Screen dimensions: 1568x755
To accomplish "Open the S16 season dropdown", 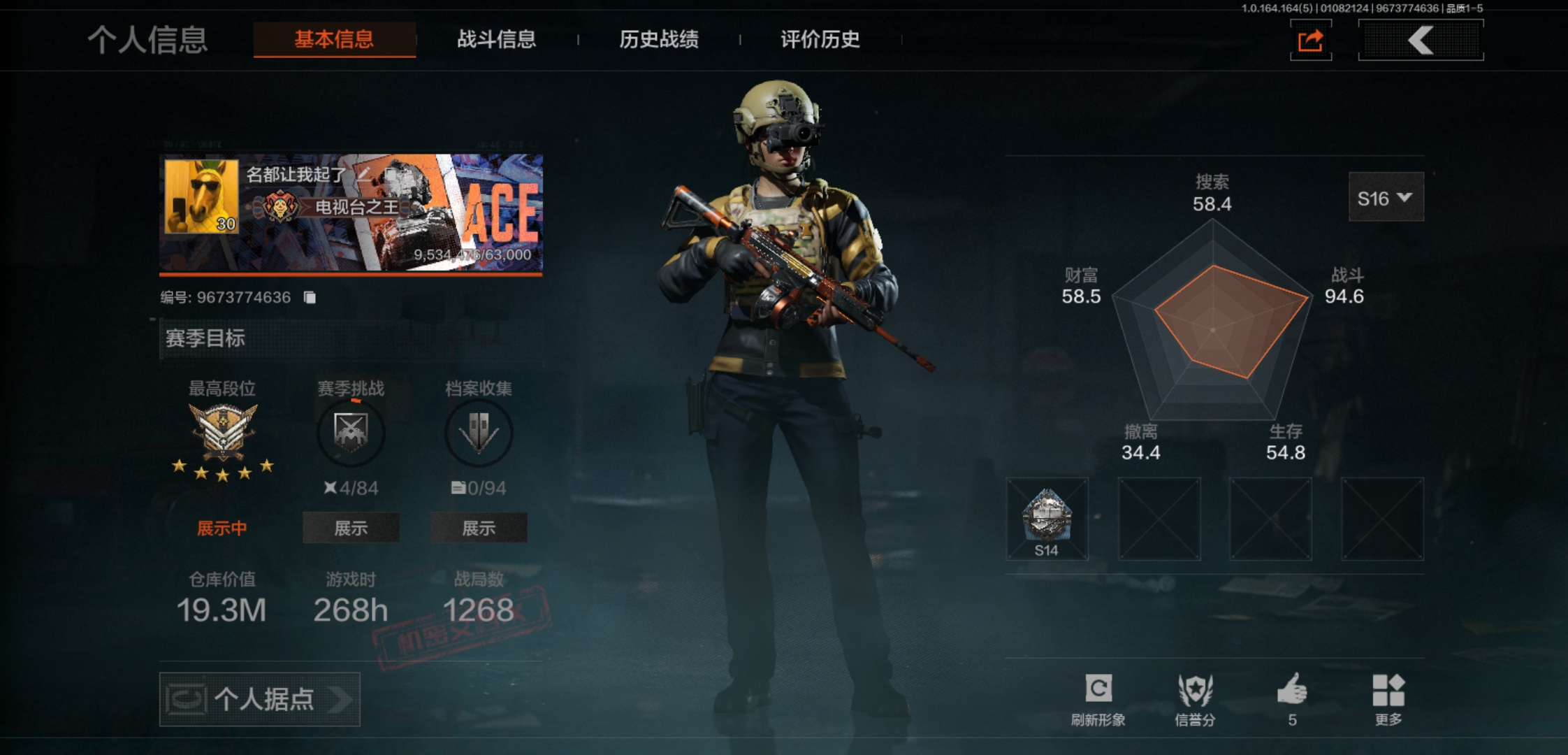I will click(x=1385, y=198).
